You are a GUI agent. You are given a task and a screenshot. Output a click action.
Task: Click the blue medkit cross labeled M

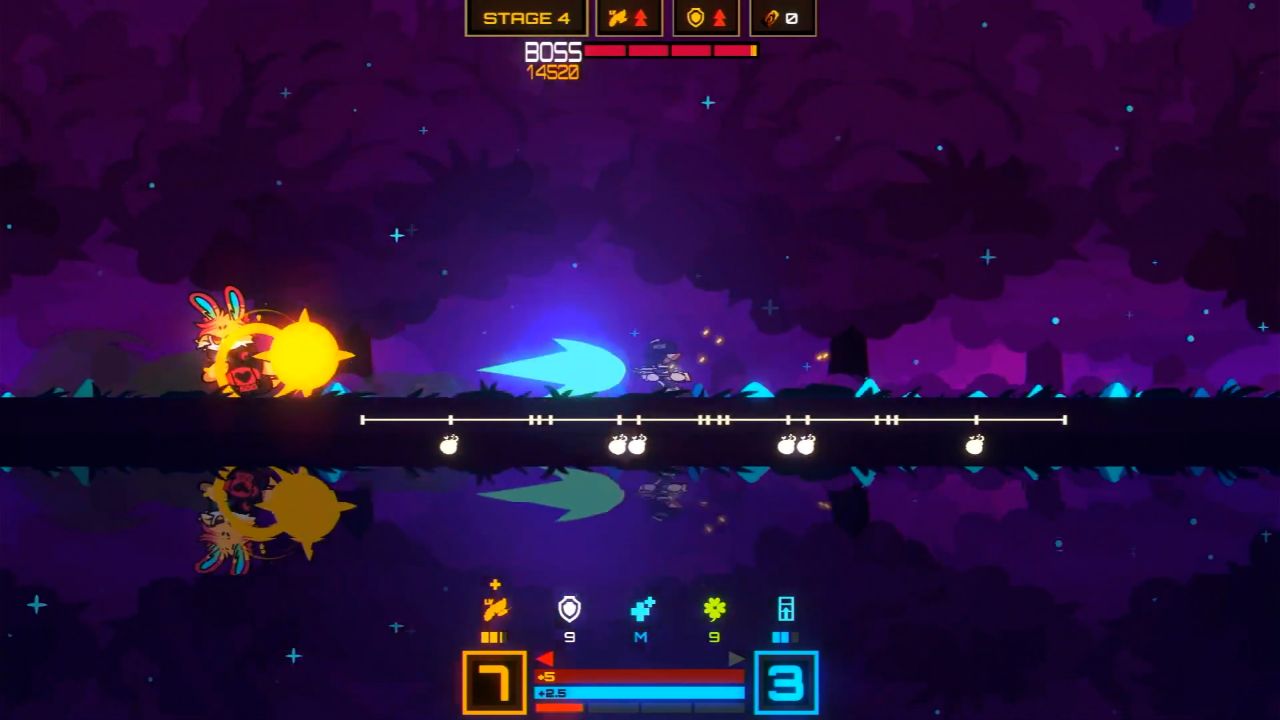click(x=640, y=610)
